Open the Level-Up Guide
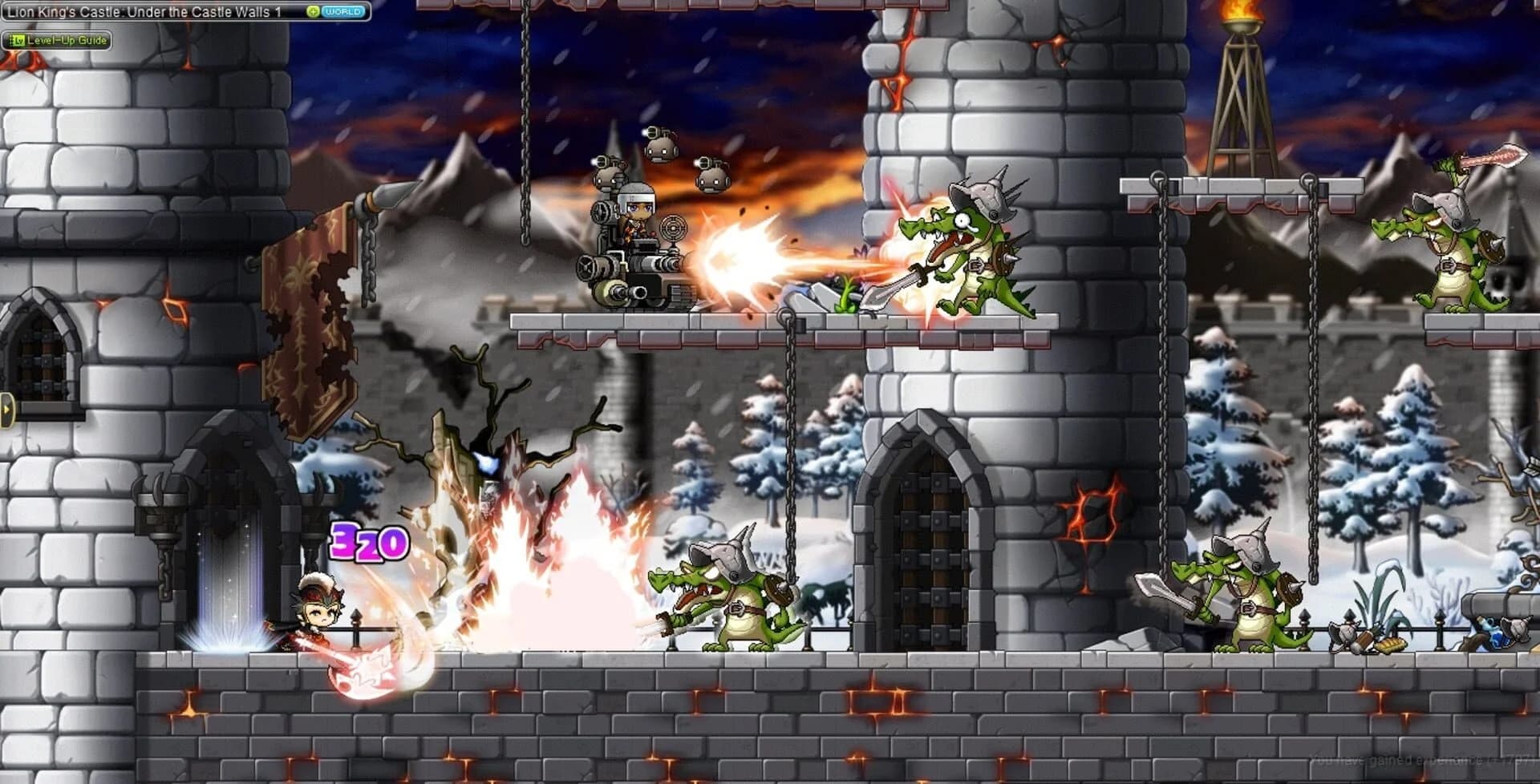The width and height of the screenshot is (1540, 784). (58, 40)
